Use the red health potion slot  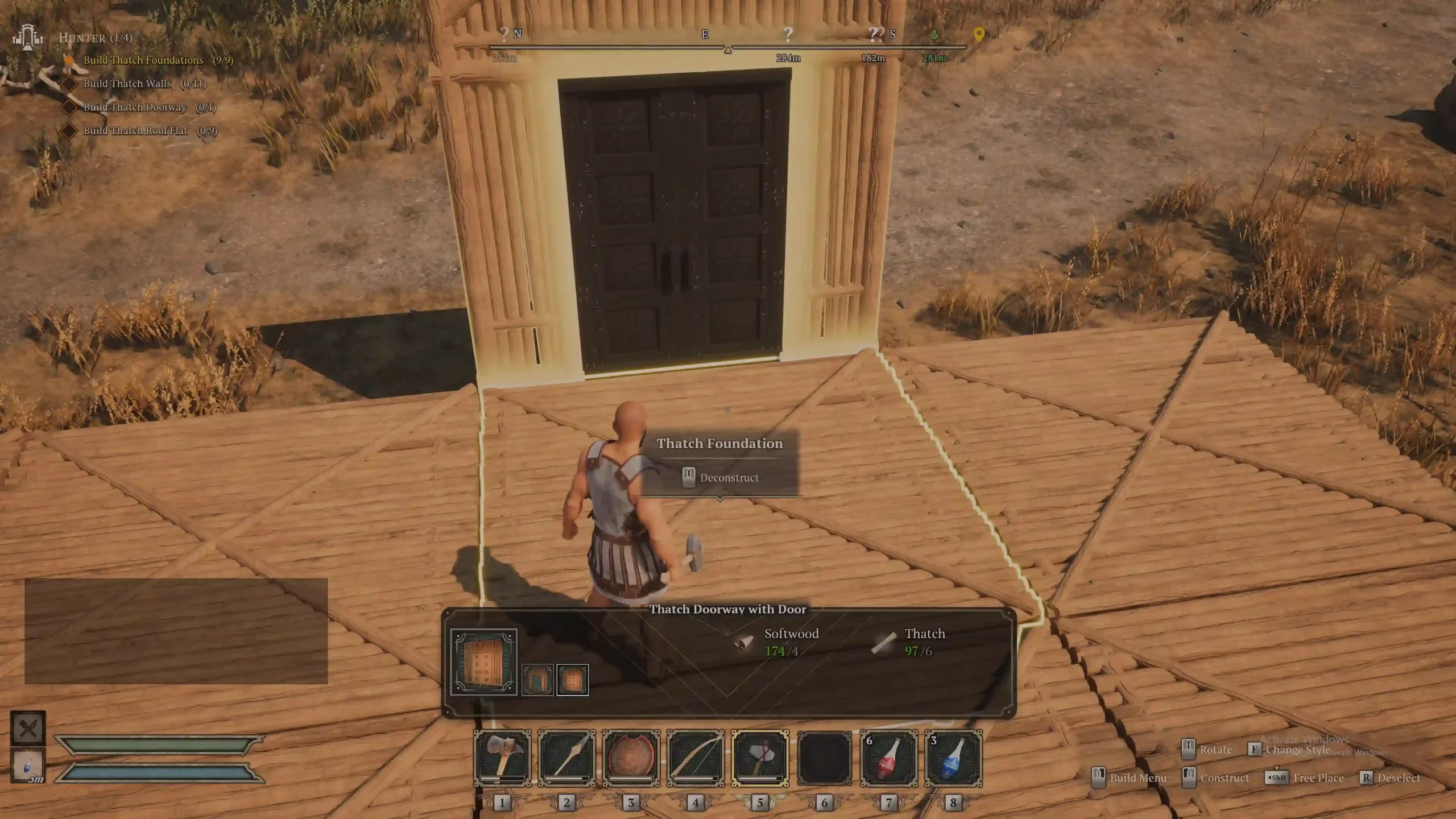click(x=889, y=758)
